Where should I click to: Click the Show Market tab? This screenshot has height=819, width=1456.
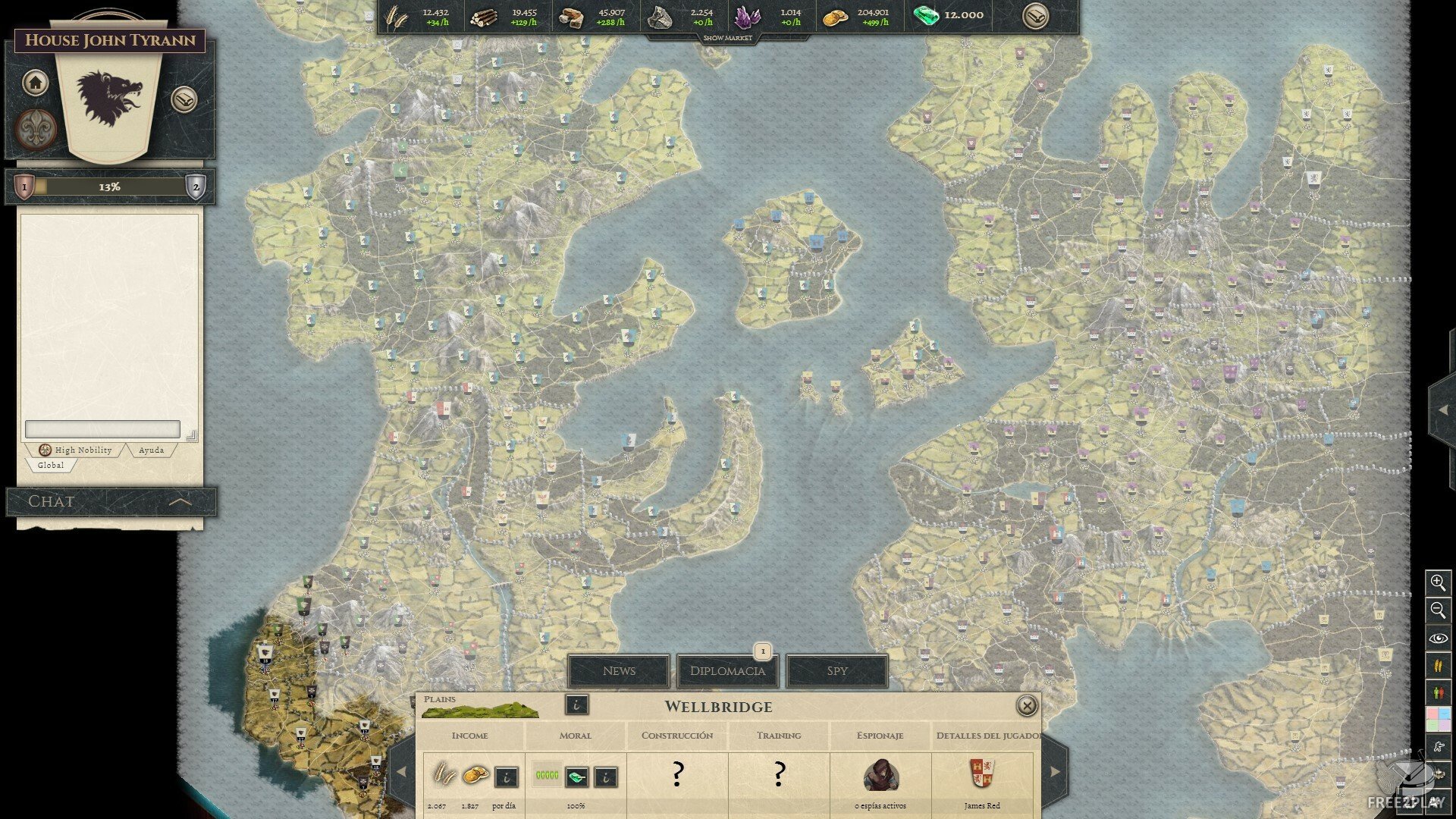[727, 38]
